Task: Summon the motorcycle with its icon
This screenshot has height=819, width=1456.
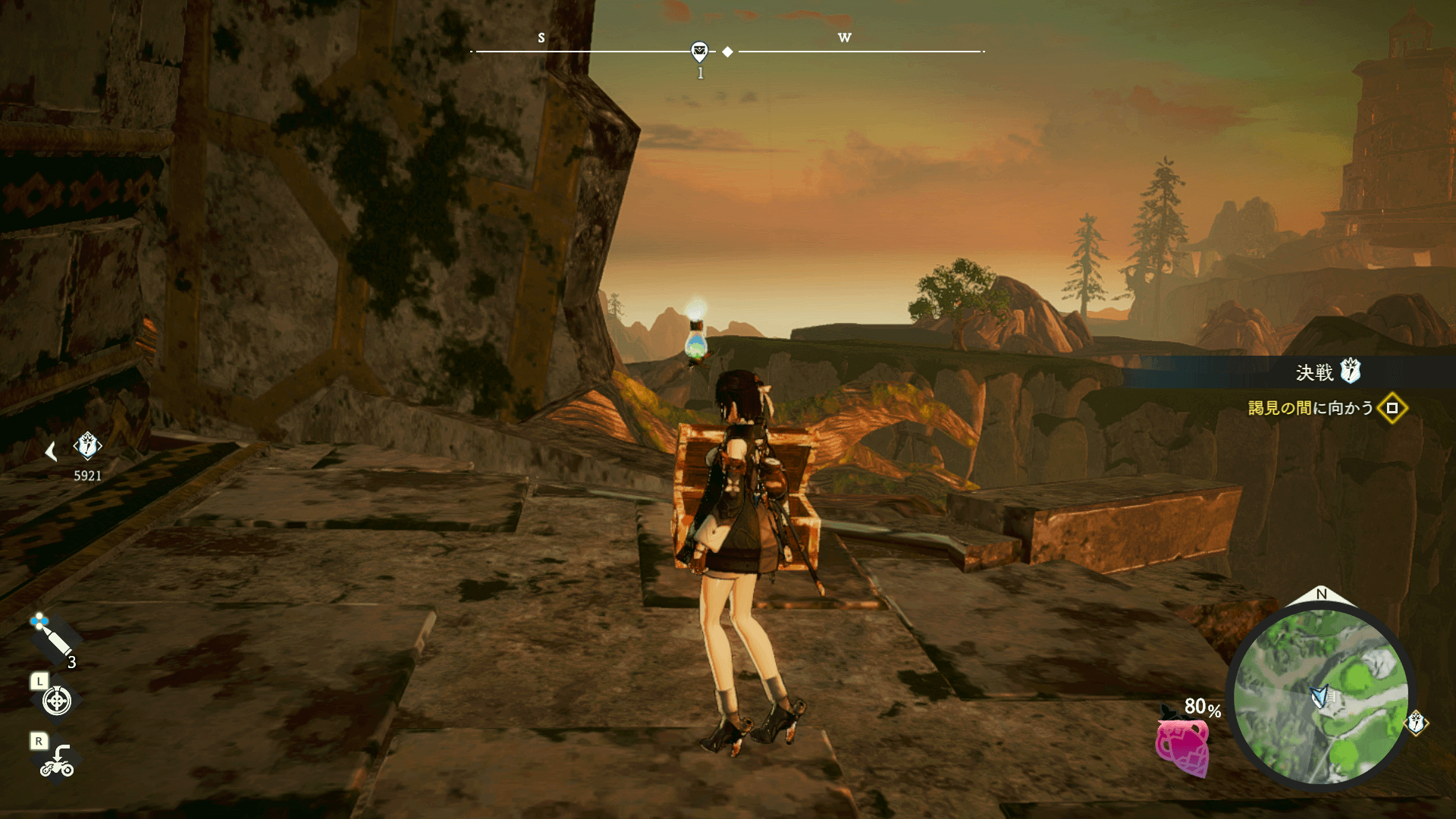Action: (x=57, y=761)
